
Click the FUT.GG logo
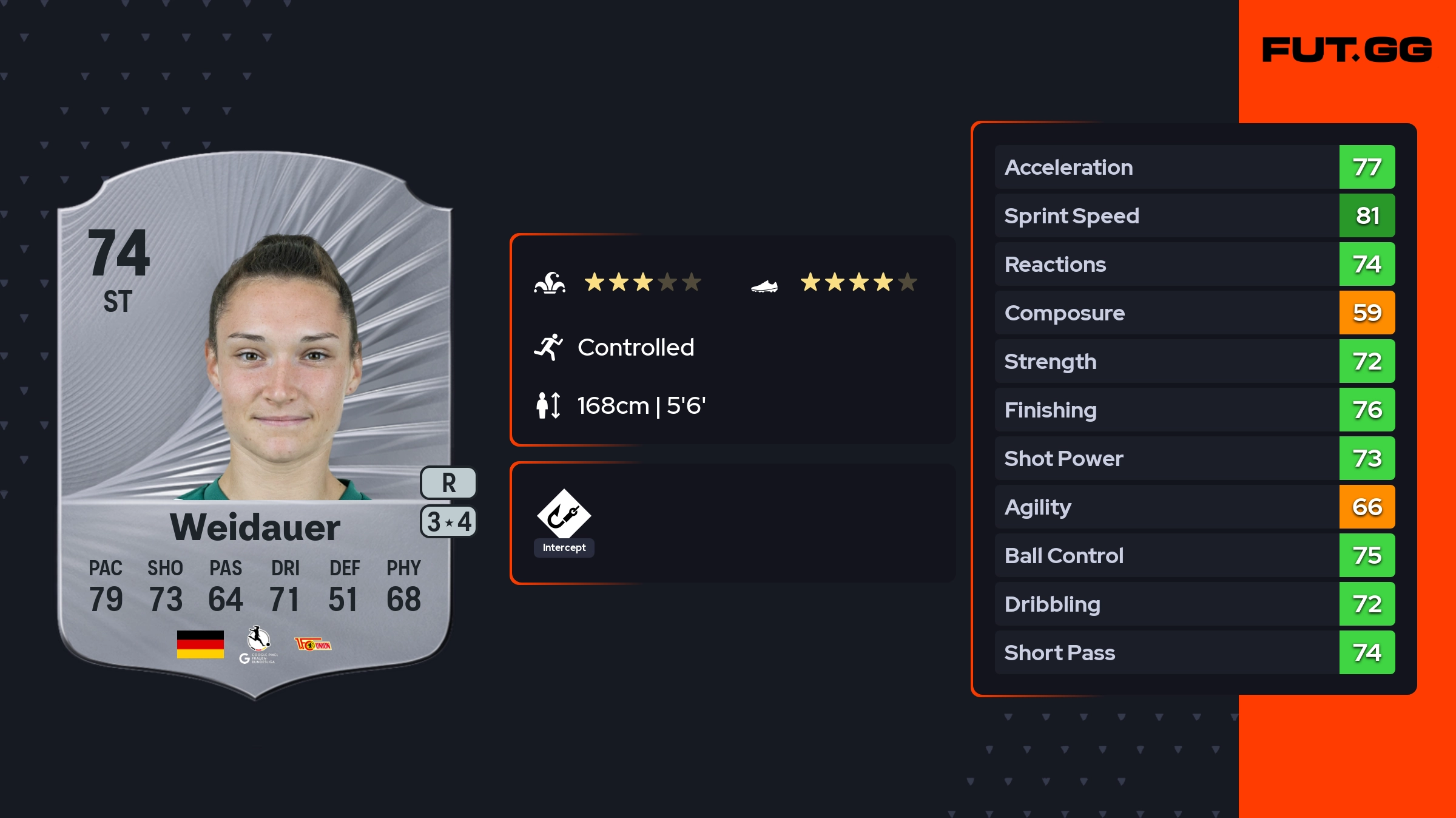(x=1347, y=50)
